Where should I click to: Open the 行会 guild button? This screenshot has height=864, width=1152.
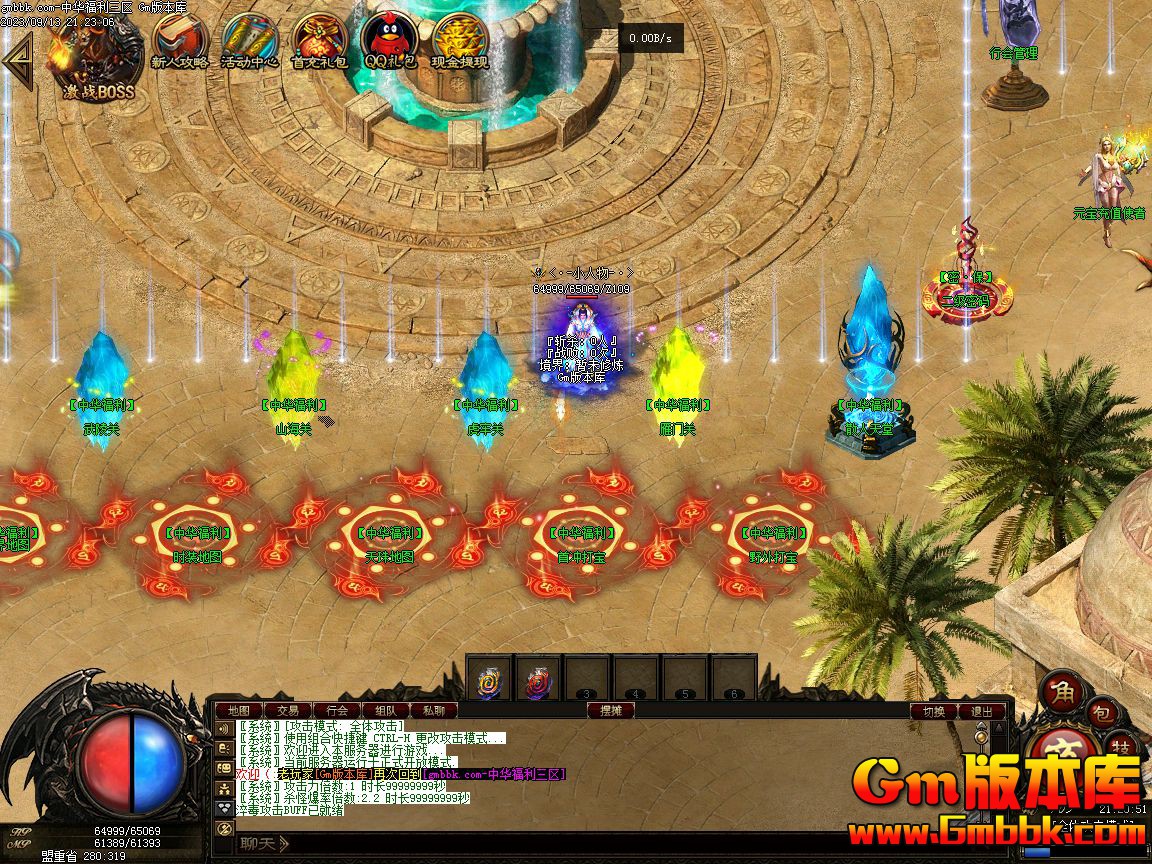(337, 711)
